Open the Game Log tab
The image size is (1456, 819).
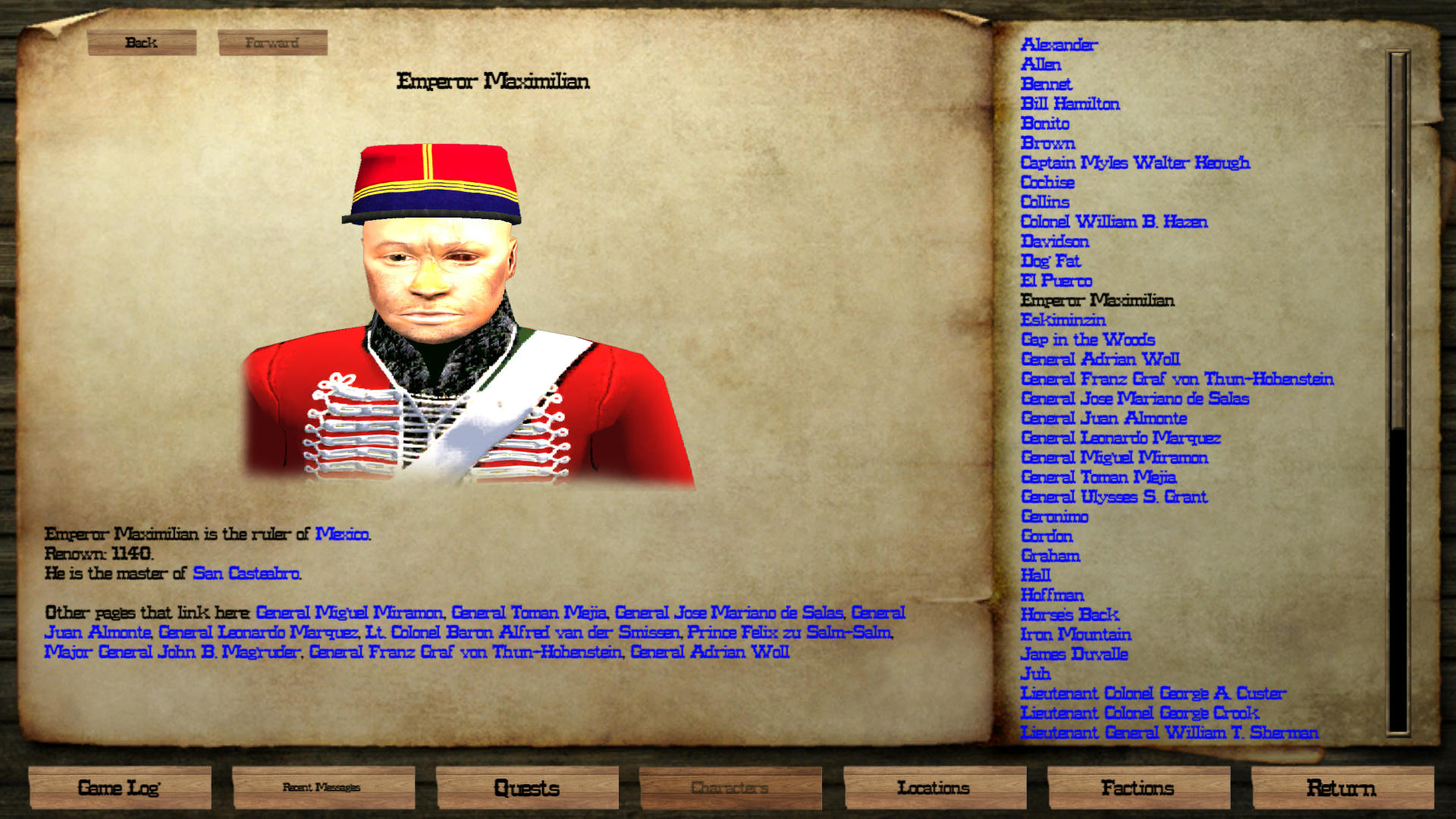point(119,788)
